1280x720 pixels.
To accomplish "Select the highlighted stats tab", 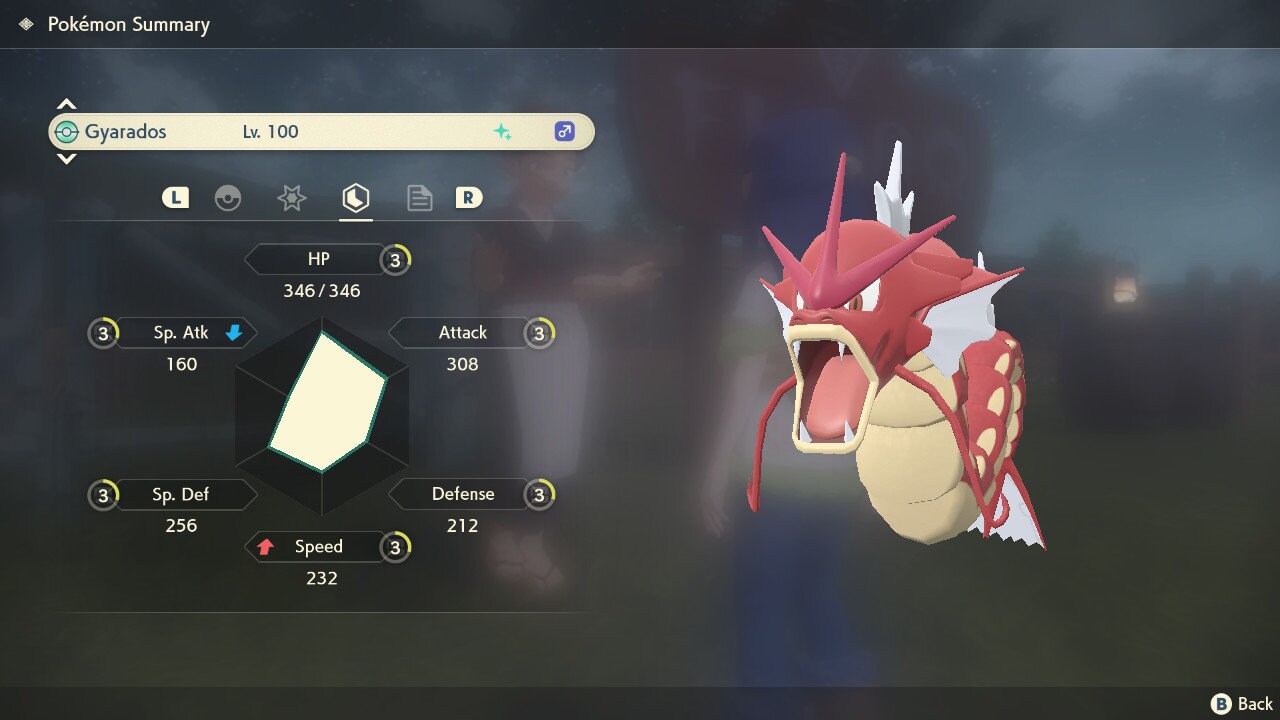I will (x=356, y=198).
